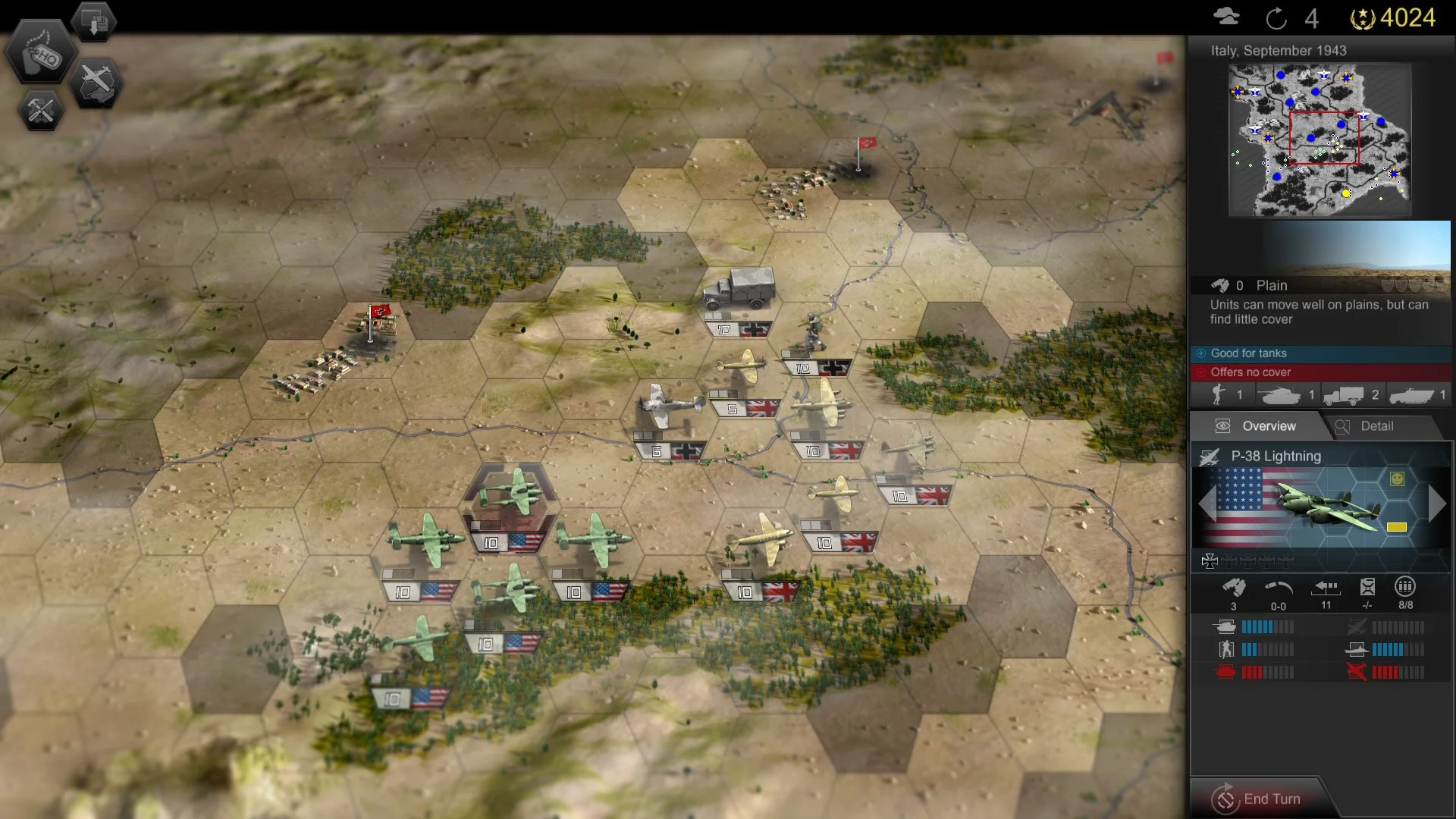Toggle the 'Offers no cover' minus indicator
This screenshot has width=1456, height=819.
tap(1201, 372)
